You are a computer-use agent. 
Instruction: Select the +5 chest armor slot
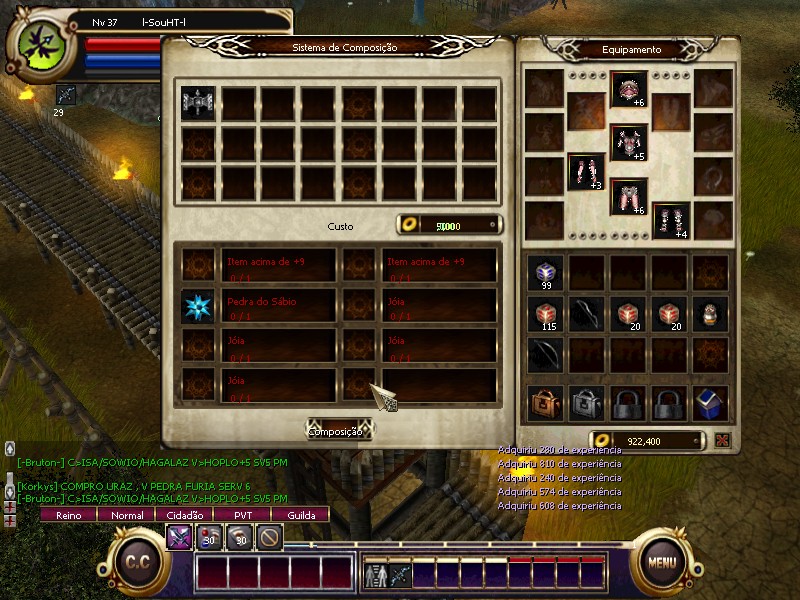629,143
